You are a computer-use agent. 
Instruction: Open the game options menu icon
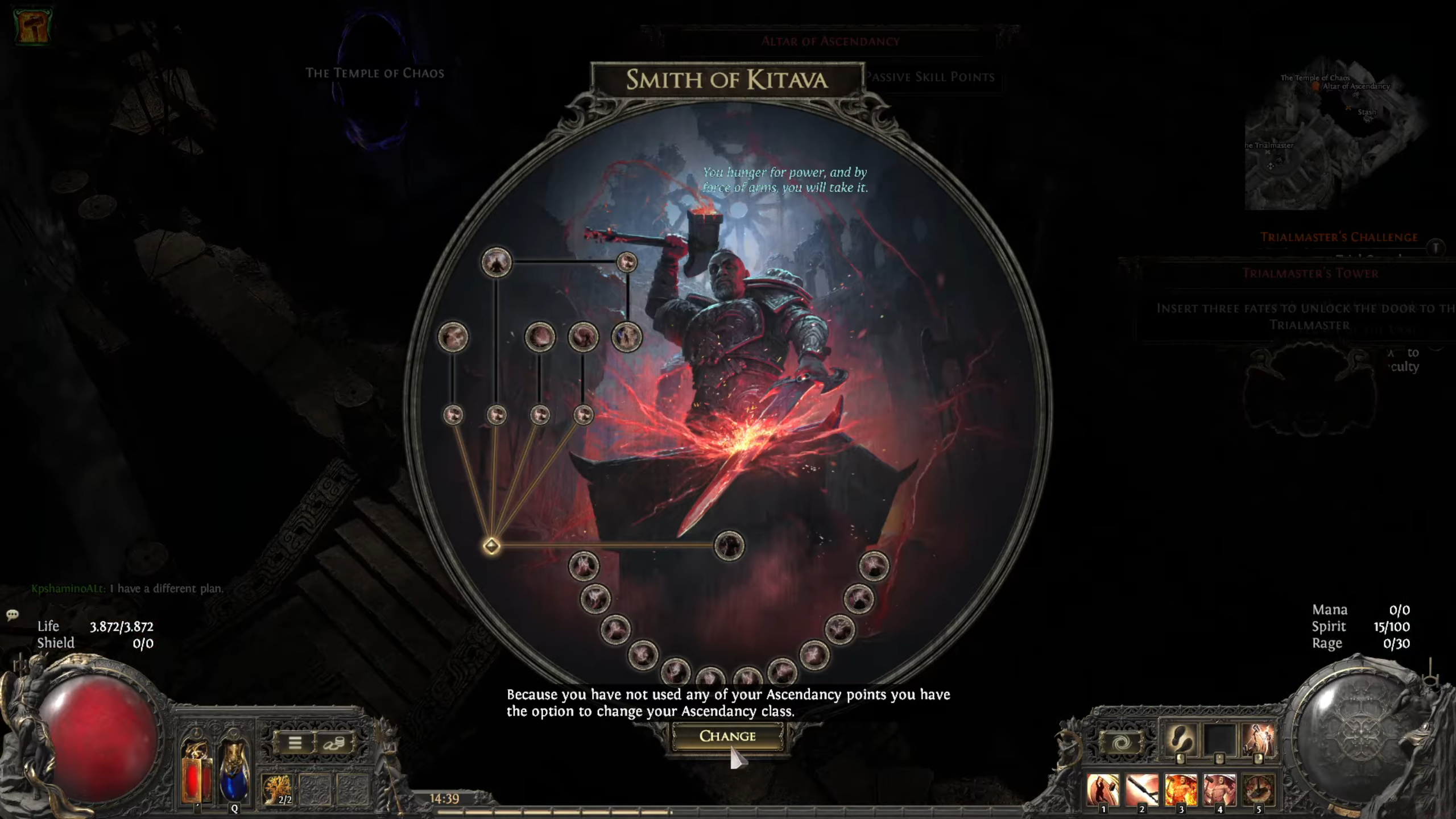click(296, 743)
